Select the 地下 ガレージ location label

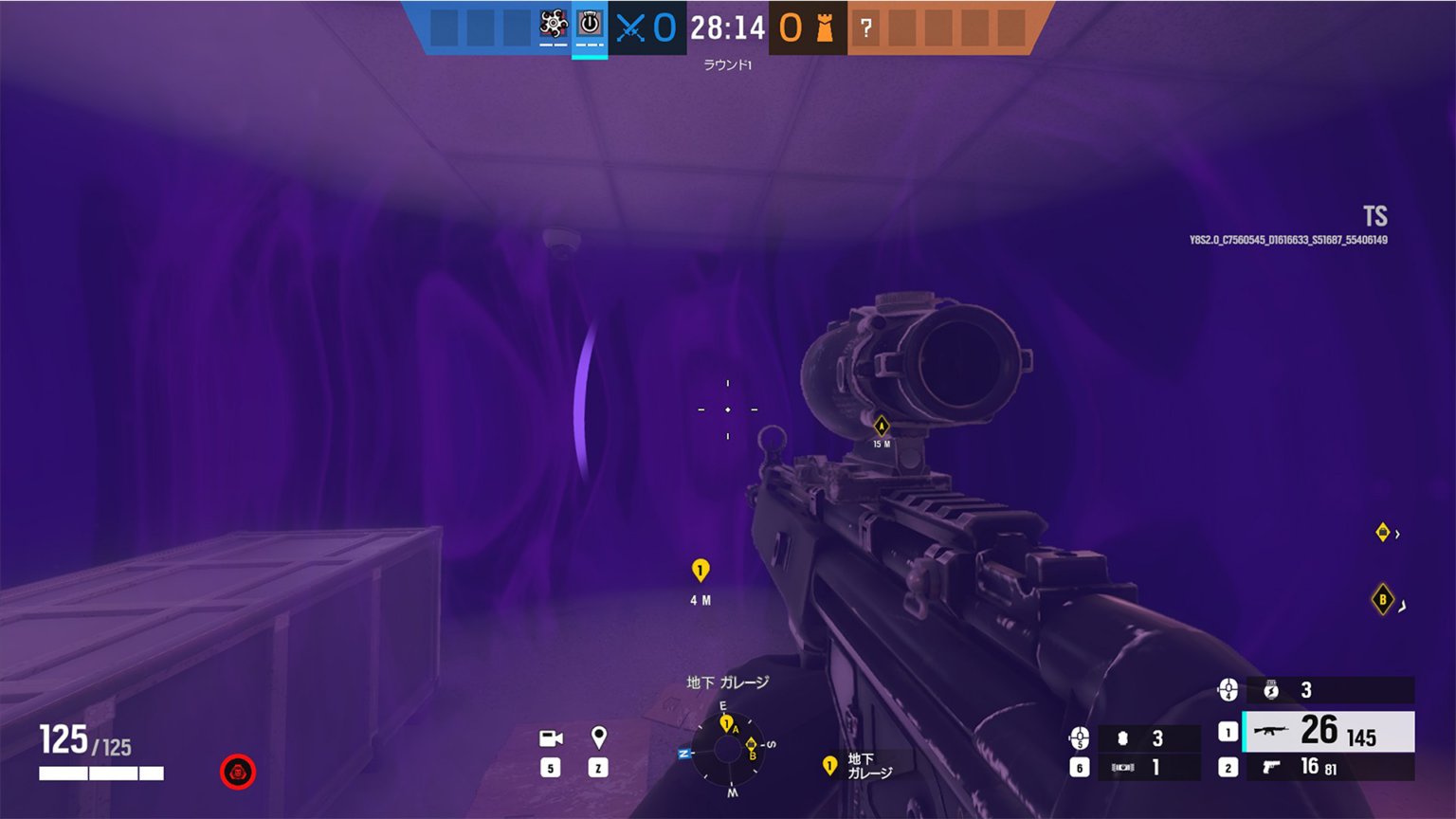point(728,682)
